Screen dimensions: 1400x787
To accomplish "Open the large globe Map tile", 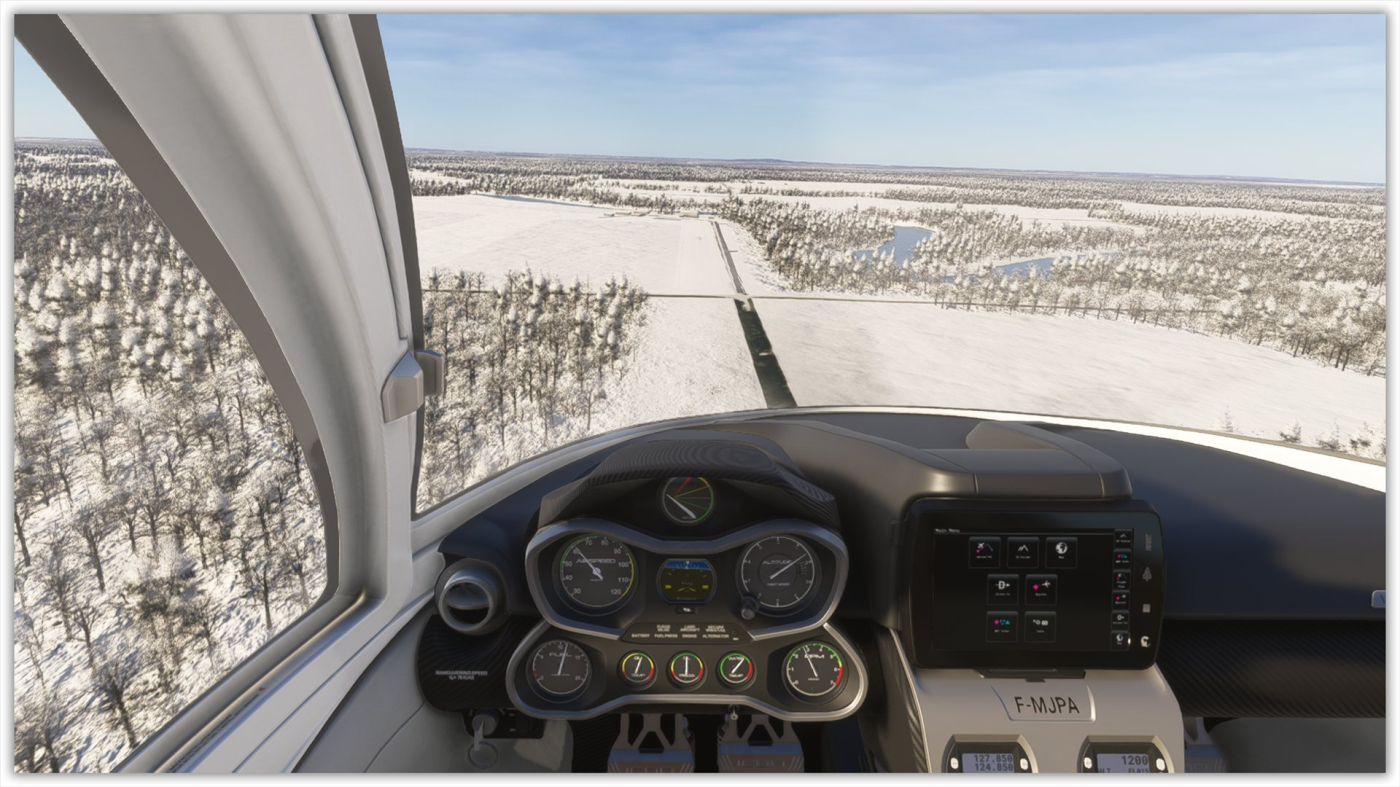I will coord(1060,552).
